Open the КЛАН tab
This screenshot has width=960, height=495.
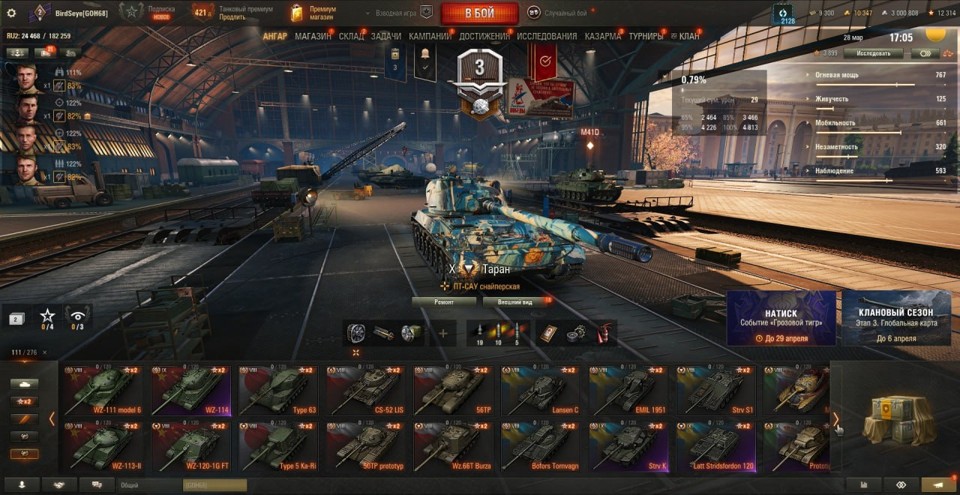click(x=689, y=36)
